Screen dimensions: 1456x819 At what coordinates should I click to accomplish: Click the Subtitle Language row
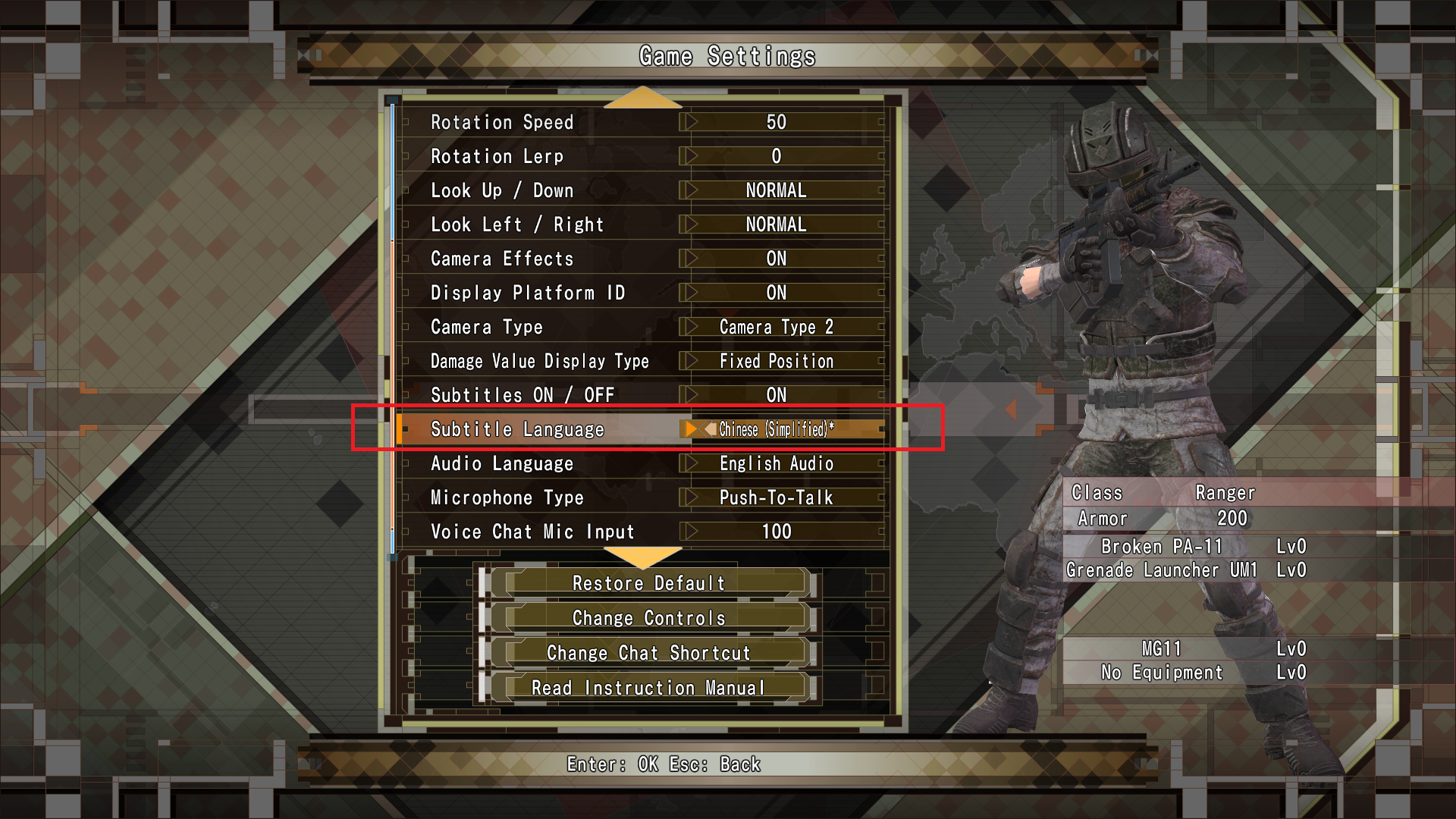(531, 429)
